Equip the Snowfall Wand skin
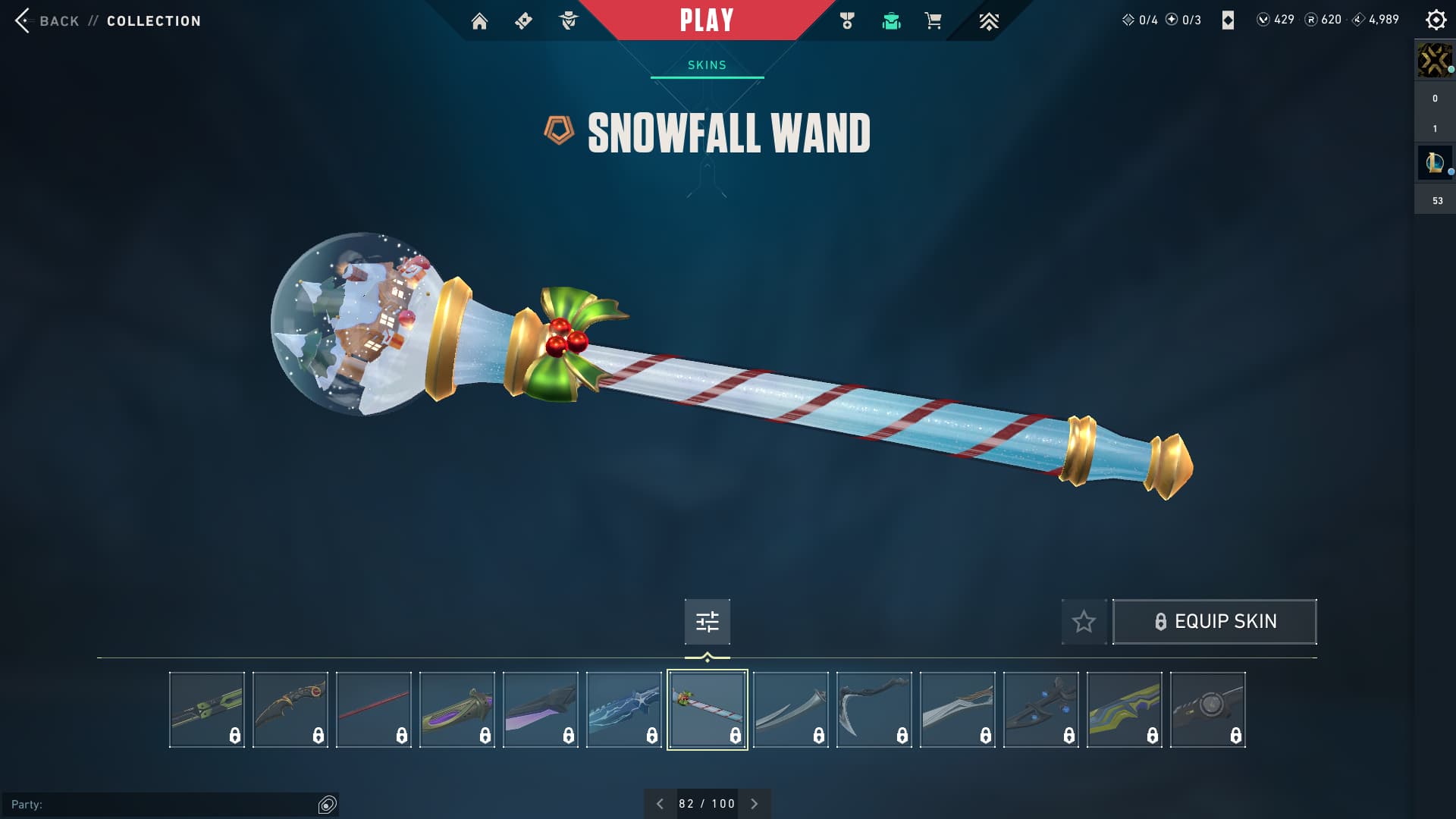 click(1214, 622)
